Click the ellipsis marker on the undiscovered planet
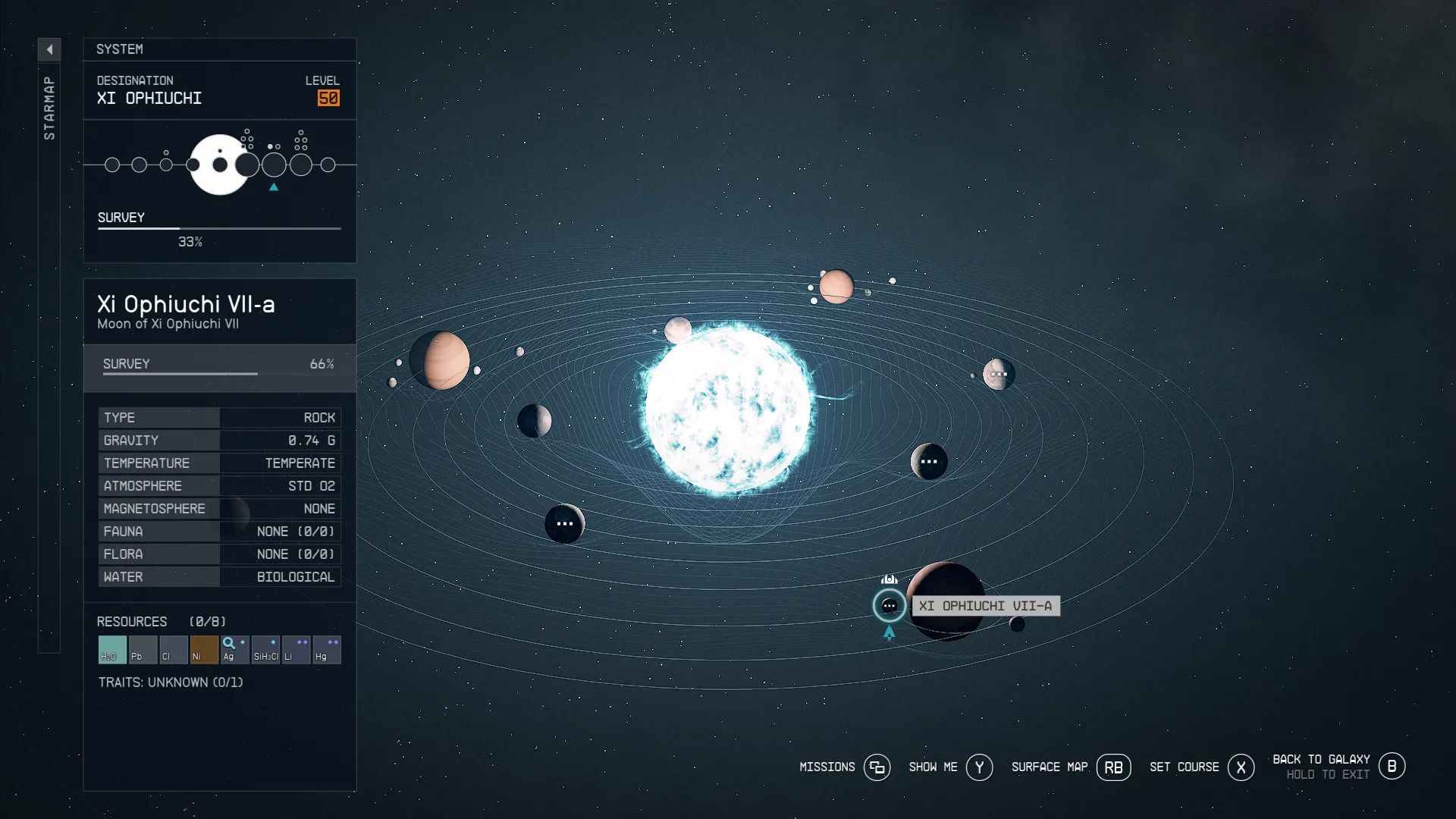The image size is (1456, 819). tap(563, 523)
